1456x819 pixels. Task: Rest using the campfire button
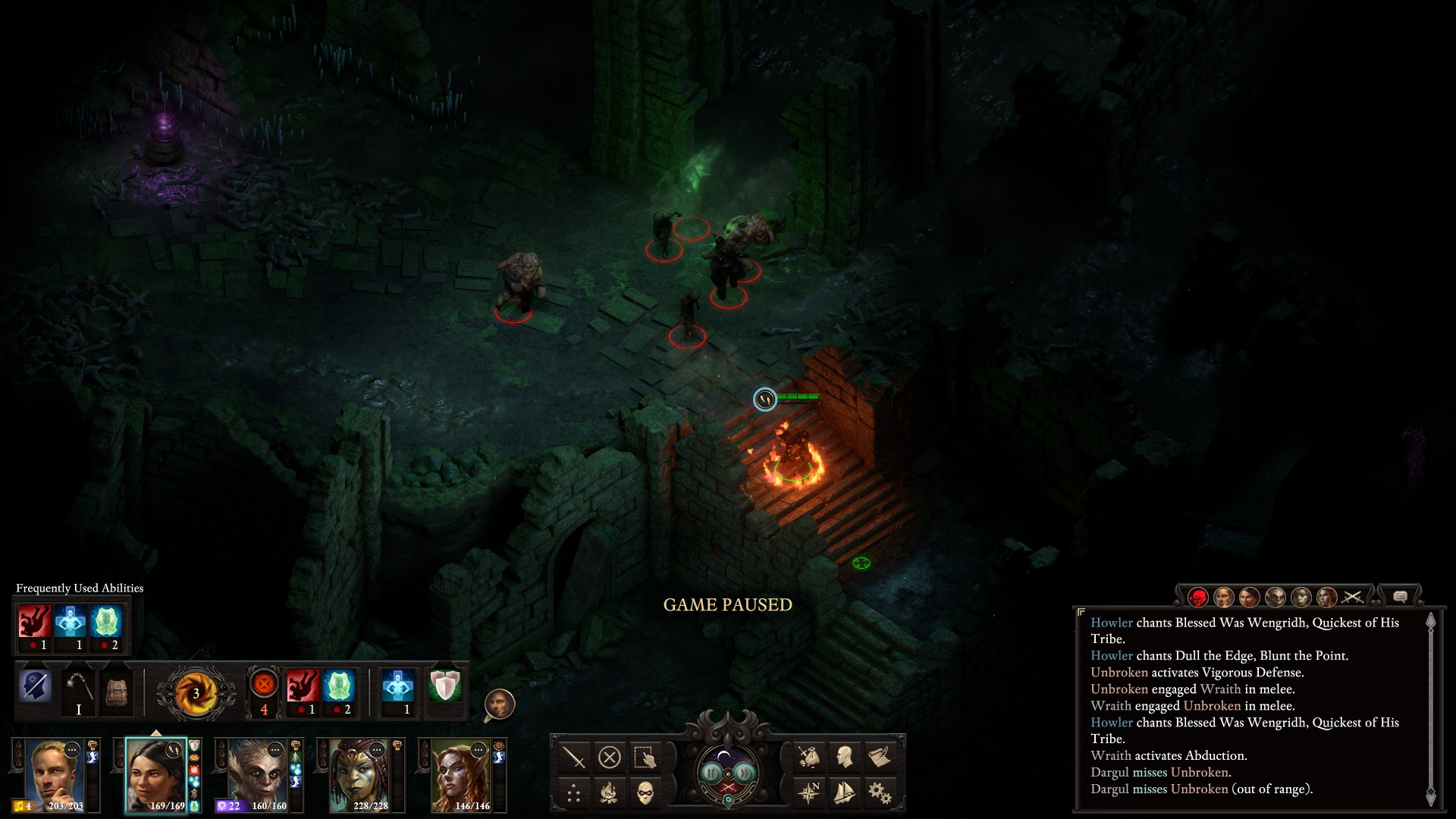(x=610, y=794)
